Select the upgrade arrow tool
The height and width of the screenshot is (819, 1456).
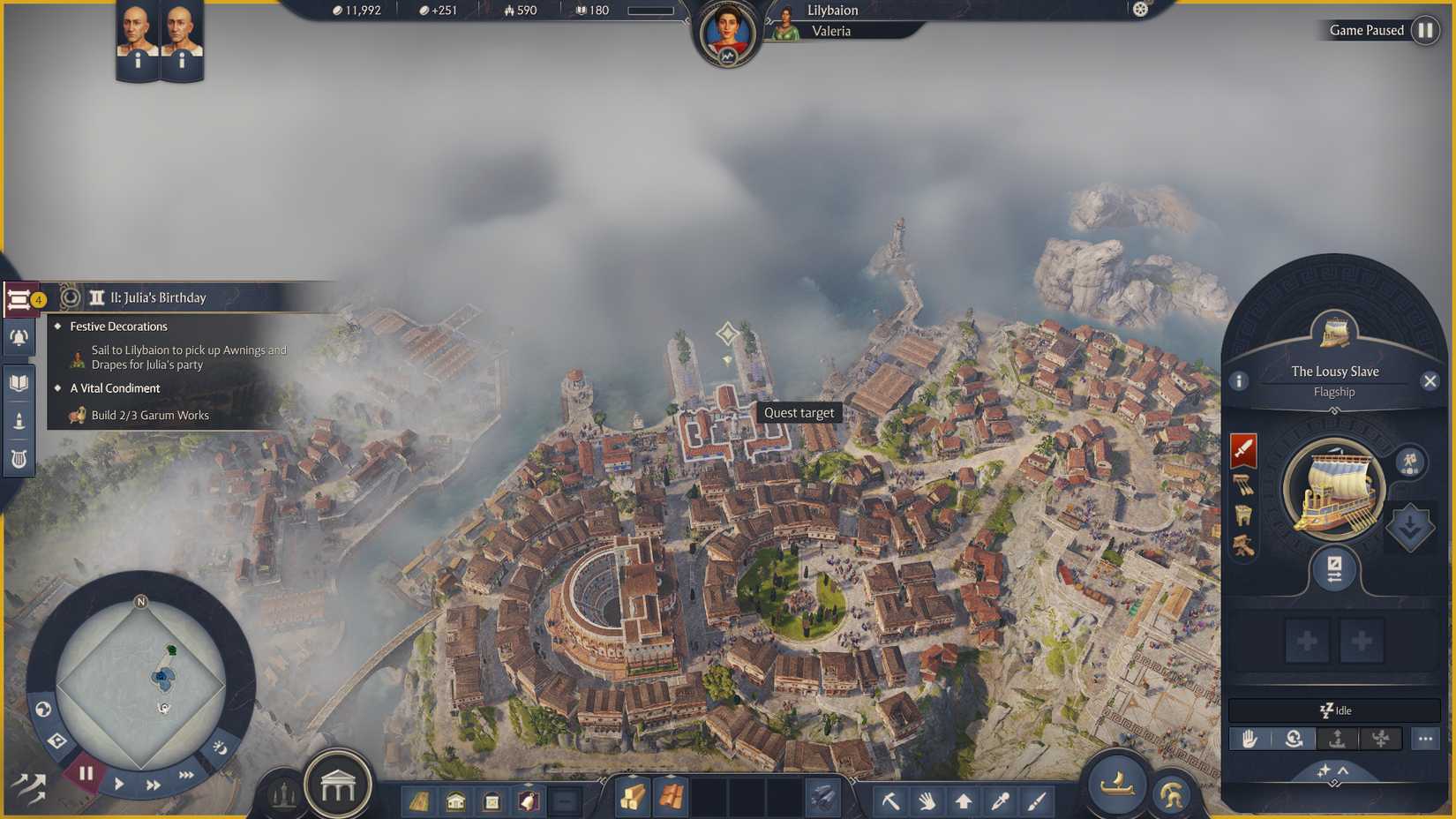[x=964, y=800]
